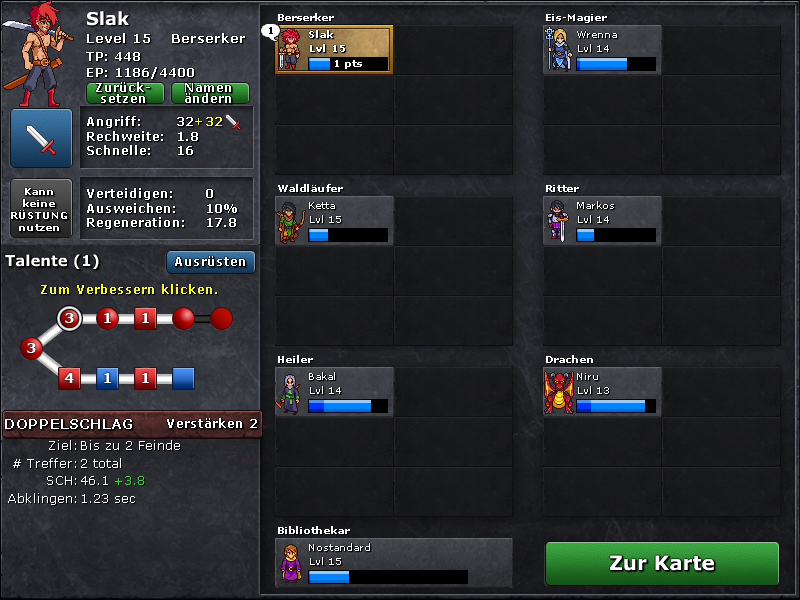Go to the map with Zur Karte

(x=662, y=563)
